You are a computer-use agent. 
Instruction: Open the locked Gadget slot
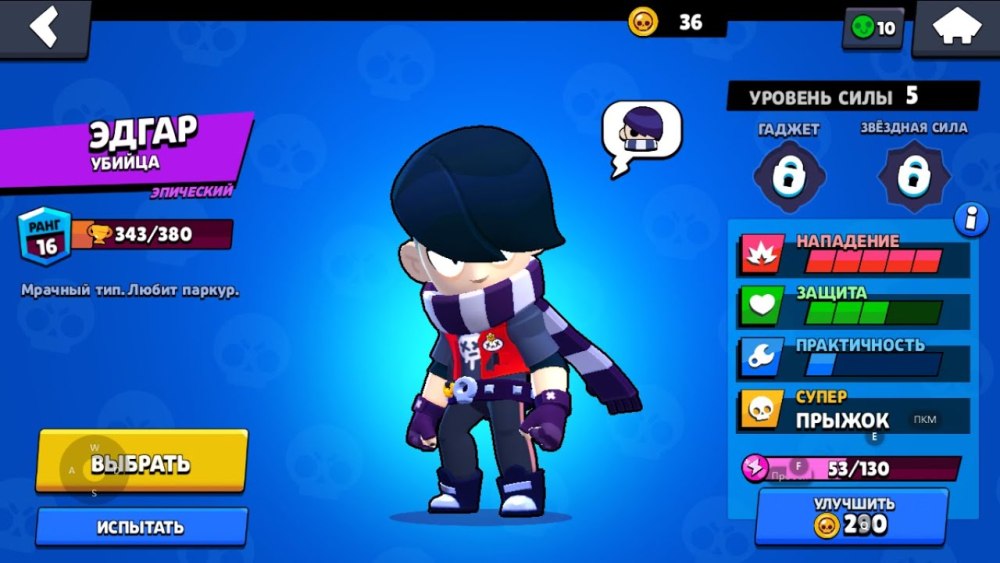tap(787, 176)
